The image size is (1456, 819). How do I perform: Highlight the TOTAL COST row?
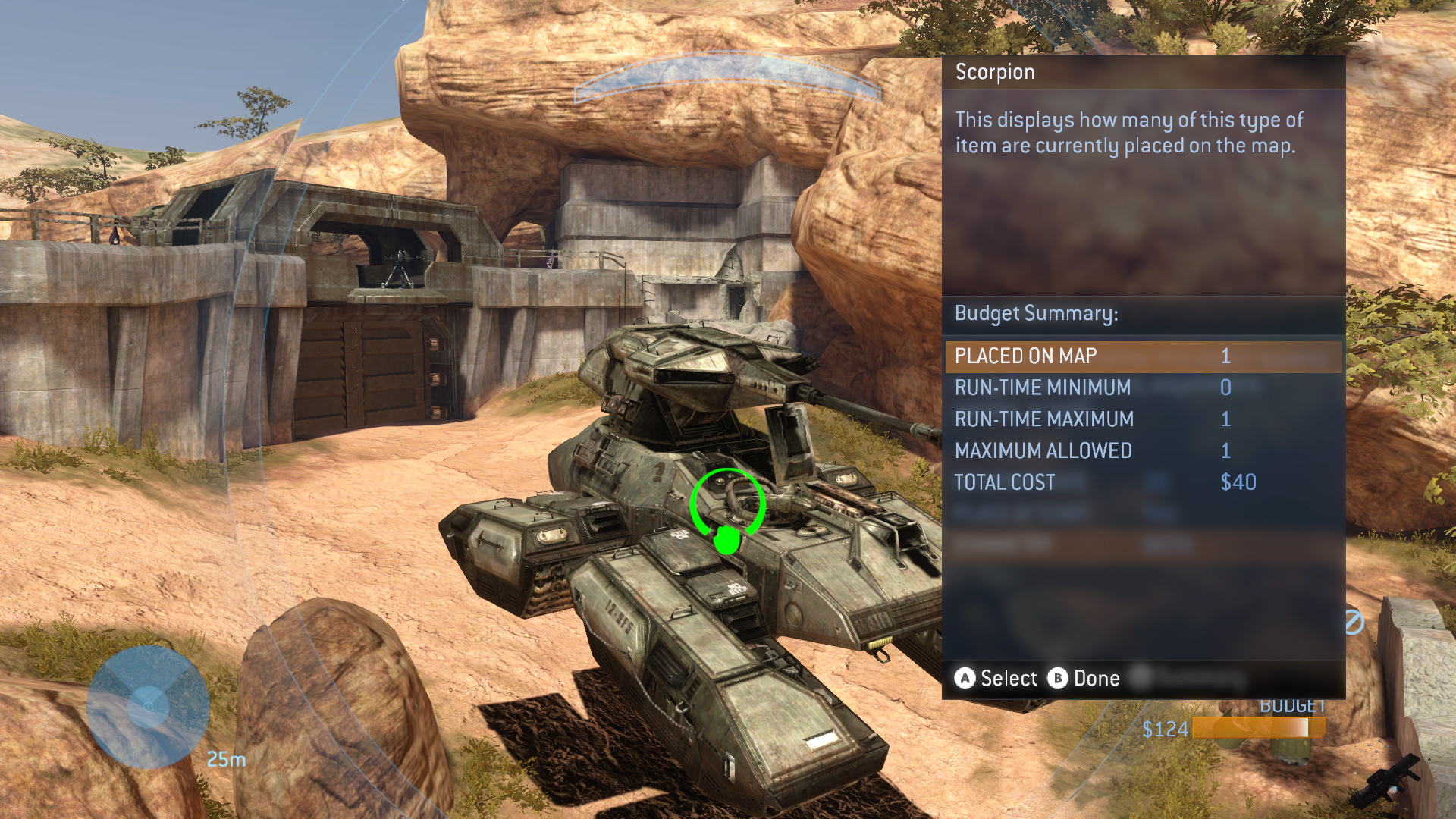[x=1142, y=483]
